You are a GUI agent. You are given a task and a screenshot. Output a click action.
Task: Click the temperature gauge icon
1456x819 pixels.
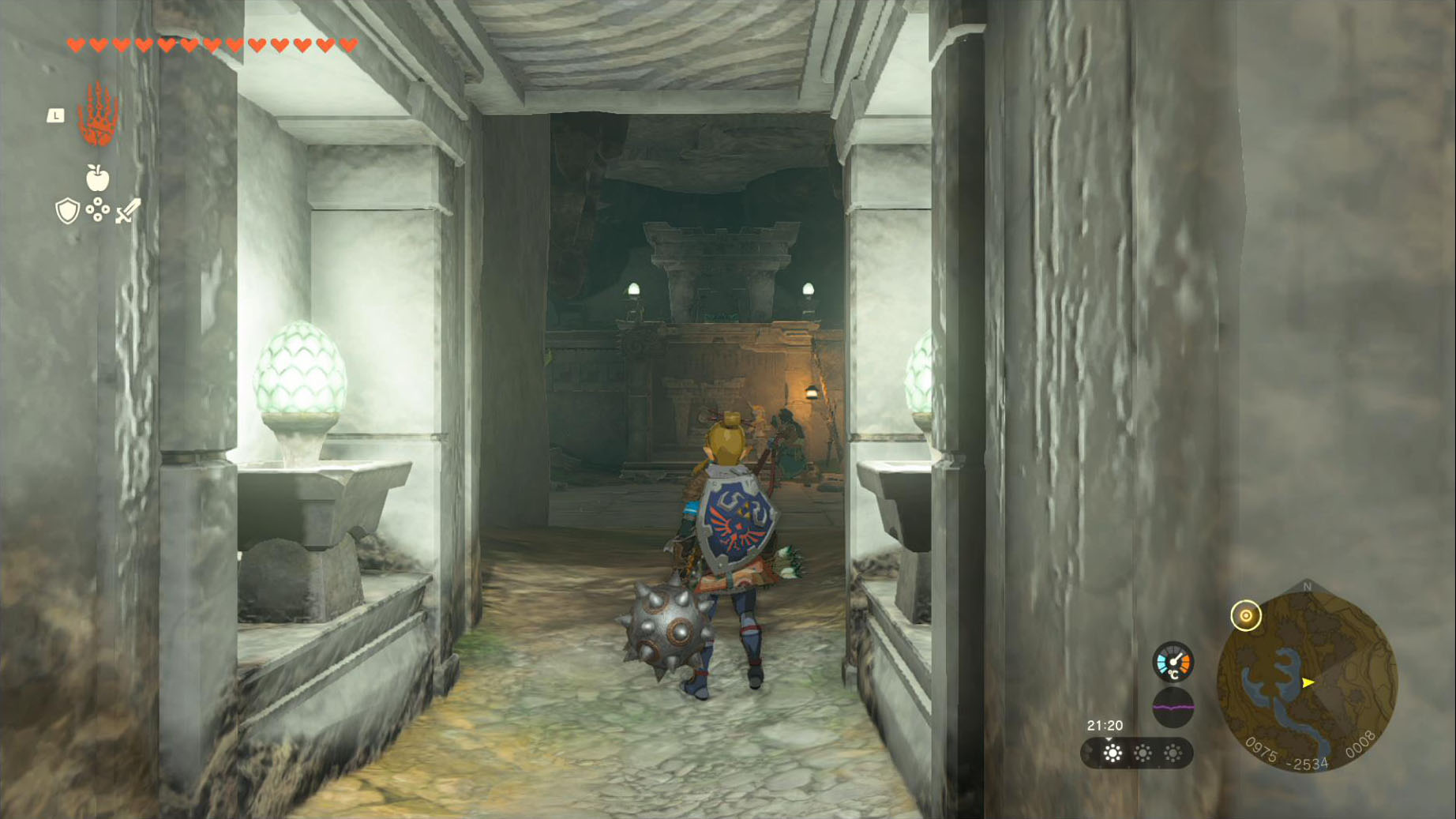tap(1173, 662)
